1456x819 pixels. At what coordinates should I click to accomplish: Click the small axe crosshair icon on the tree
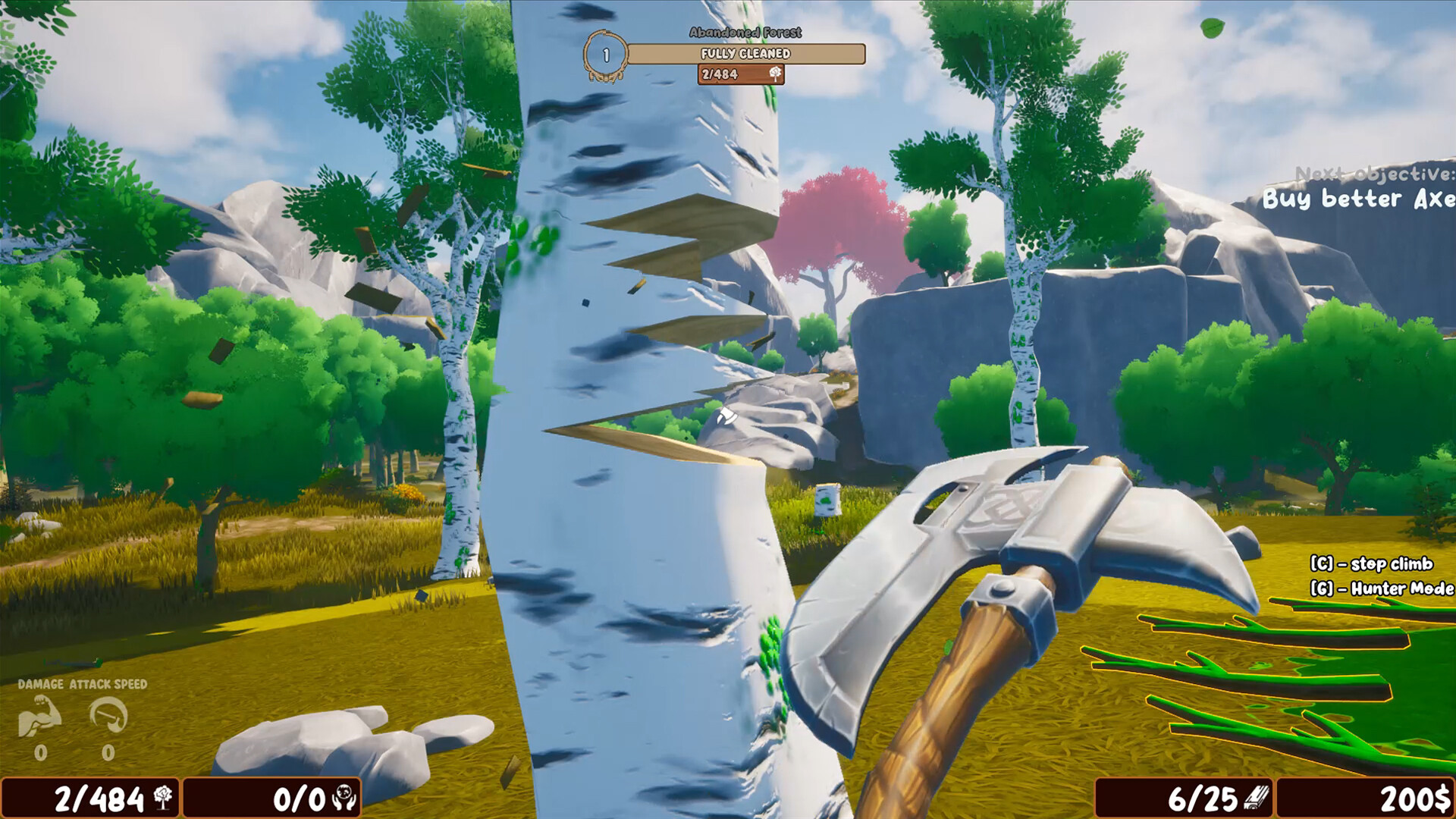[x=726, y=416]
